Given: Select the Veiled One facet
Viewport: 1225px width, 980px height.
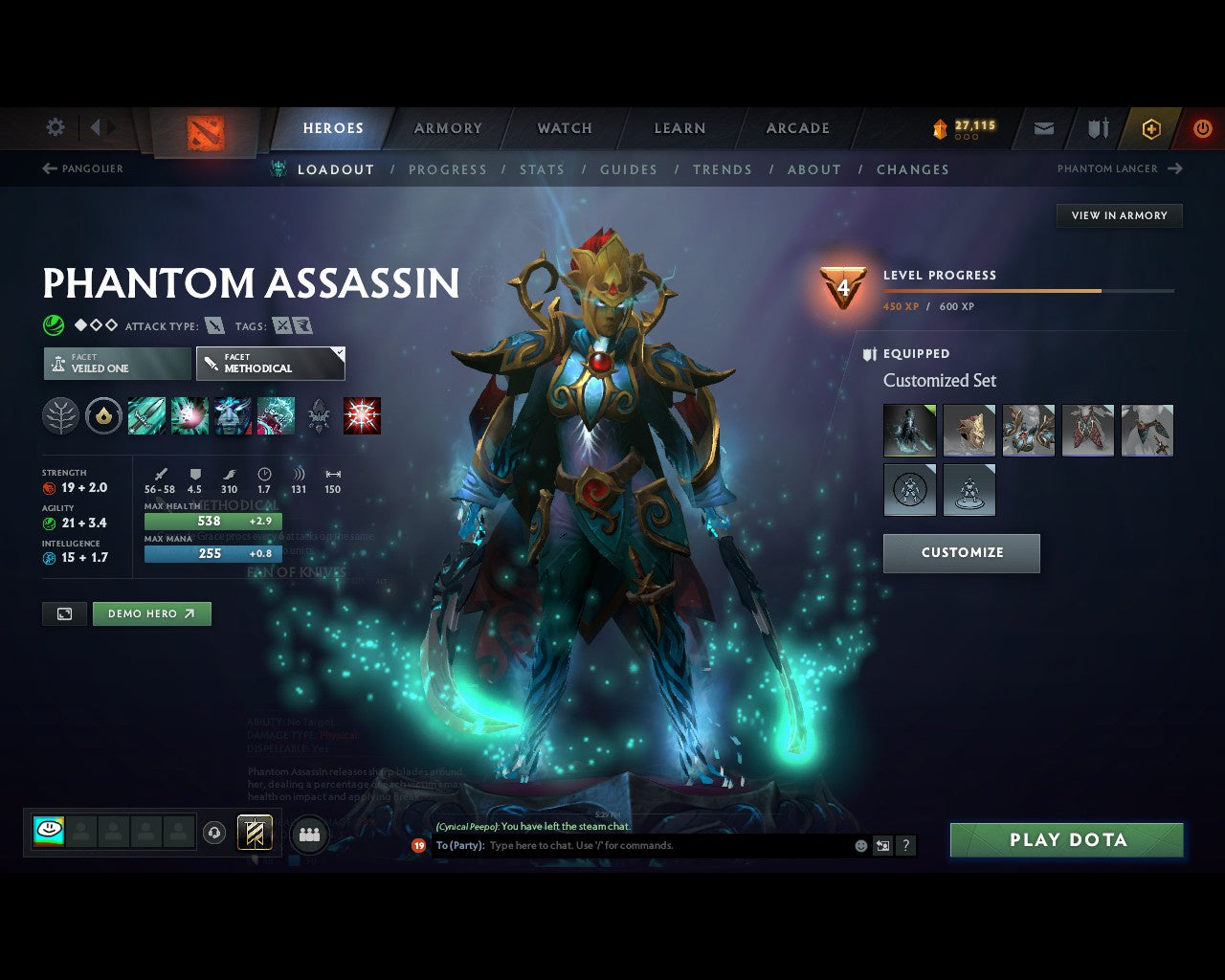Looking at the screenshot, I should pos(116,363).
